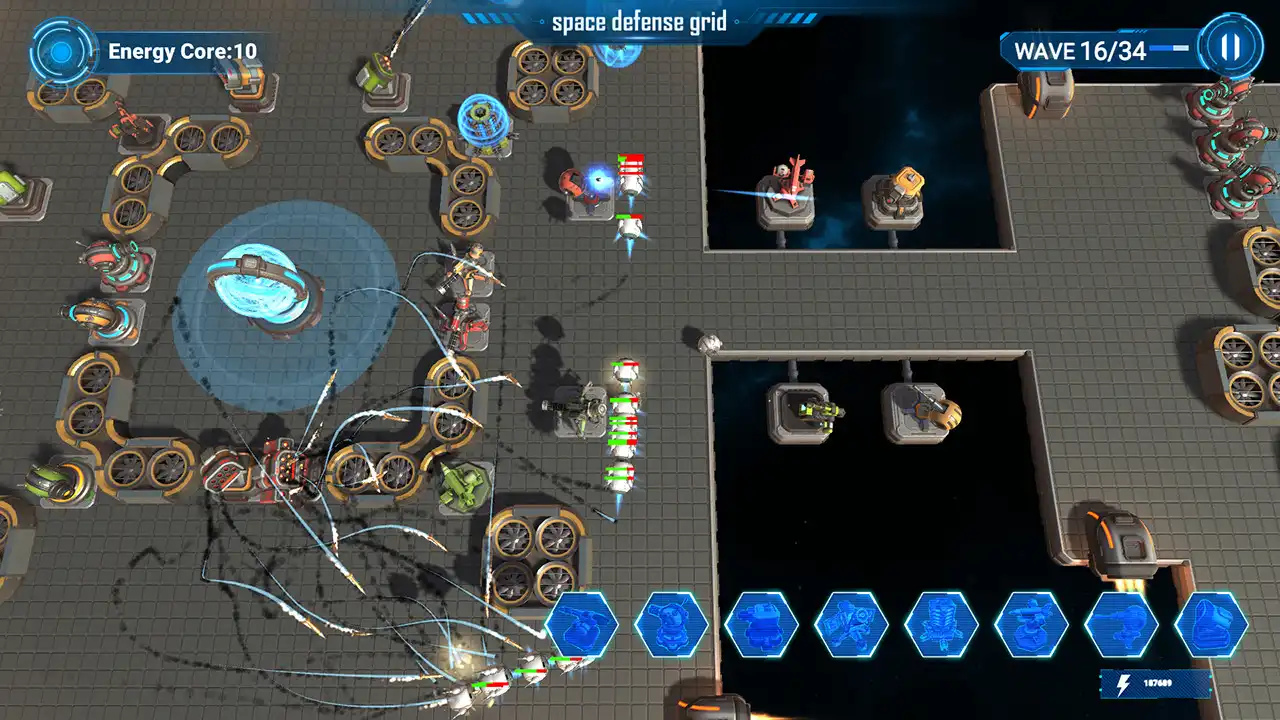Image resolution: width=1280 pixels, height=720 pixels.
Task: Click the space defense grid title banner
Action: [640, 22]
